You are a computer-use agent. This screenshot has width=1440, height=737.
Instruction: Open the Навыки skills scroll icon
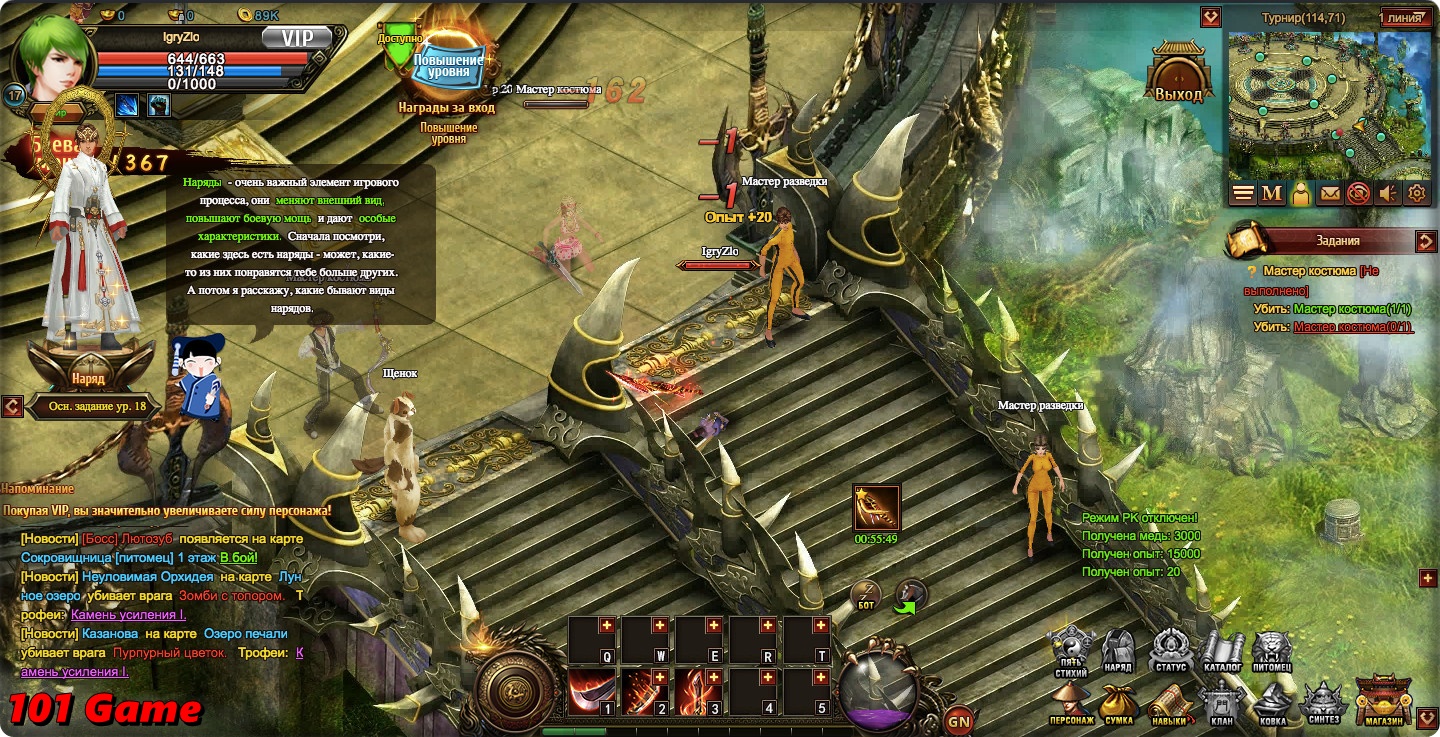[x=1168, y=698]
